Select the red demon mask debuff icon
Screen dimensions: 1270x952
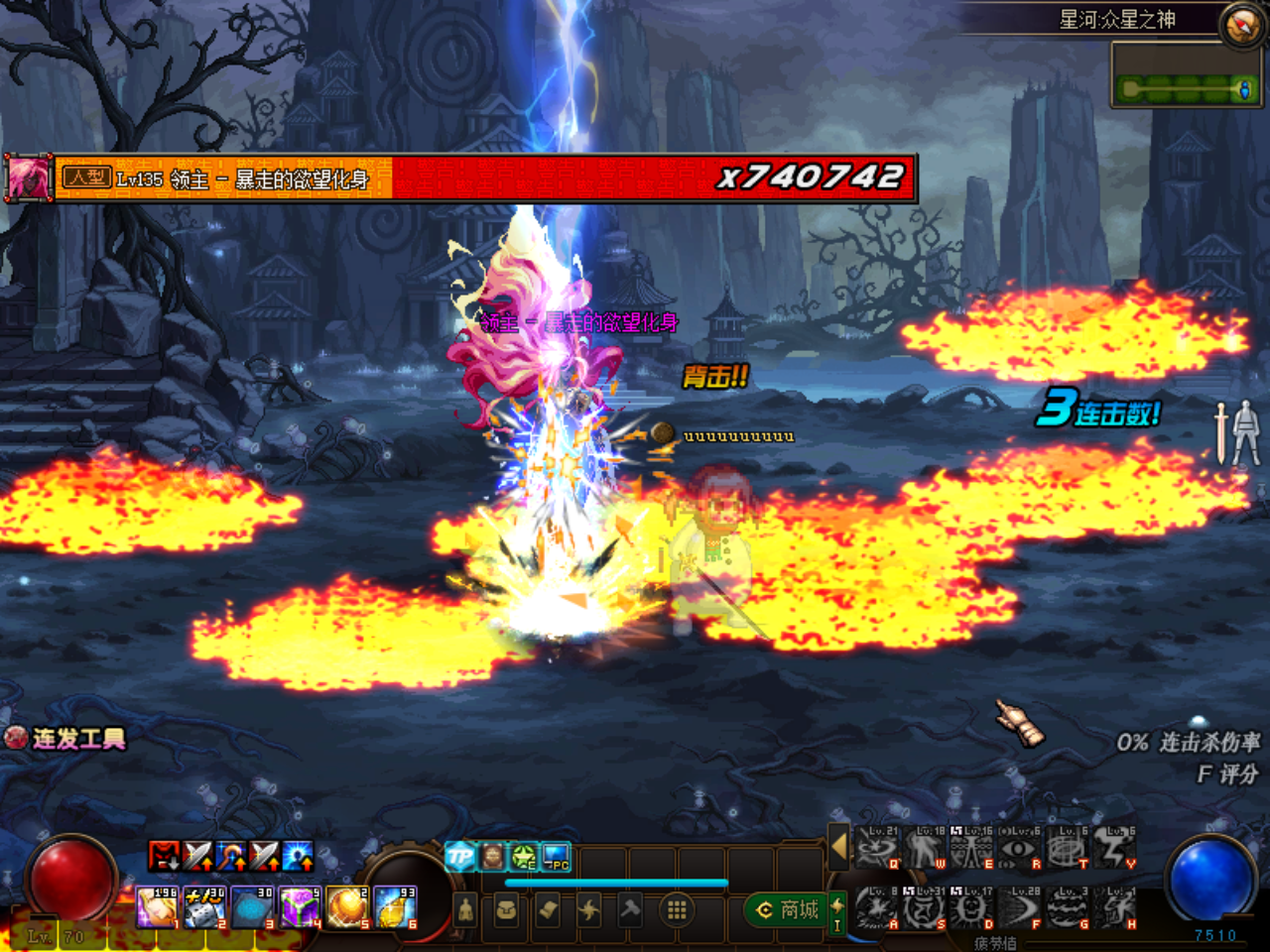165,855
